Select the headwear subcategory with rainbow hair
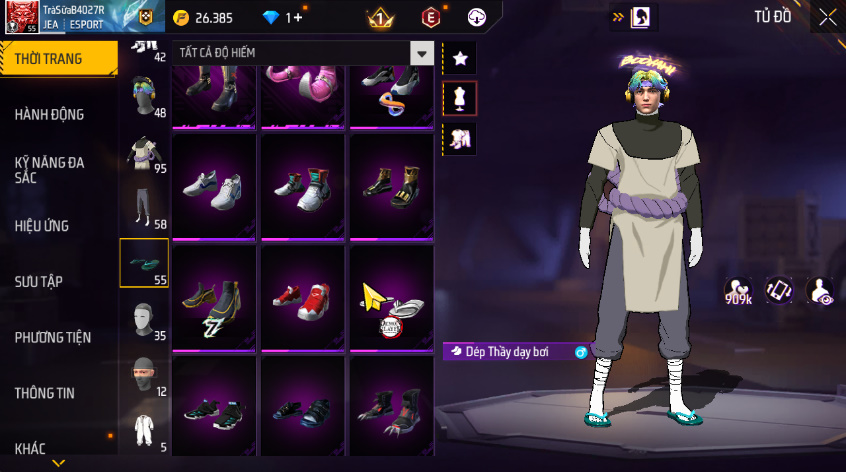Viewport: 846px width, 472px height. [x=143, y=96]
